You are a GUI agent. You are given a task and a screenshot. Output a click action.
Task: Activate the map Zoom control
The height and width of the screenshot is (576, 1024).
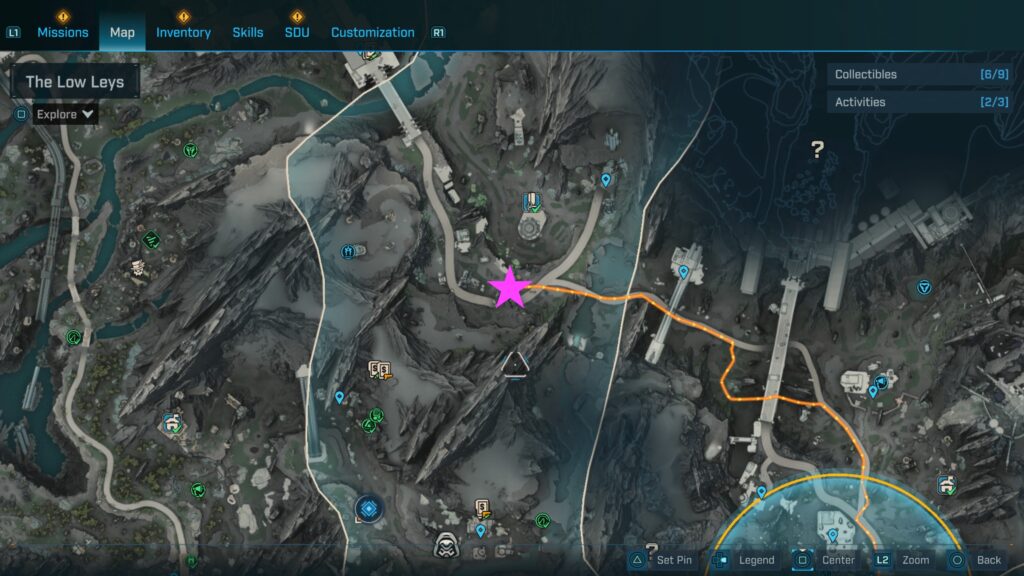[904, 560]
